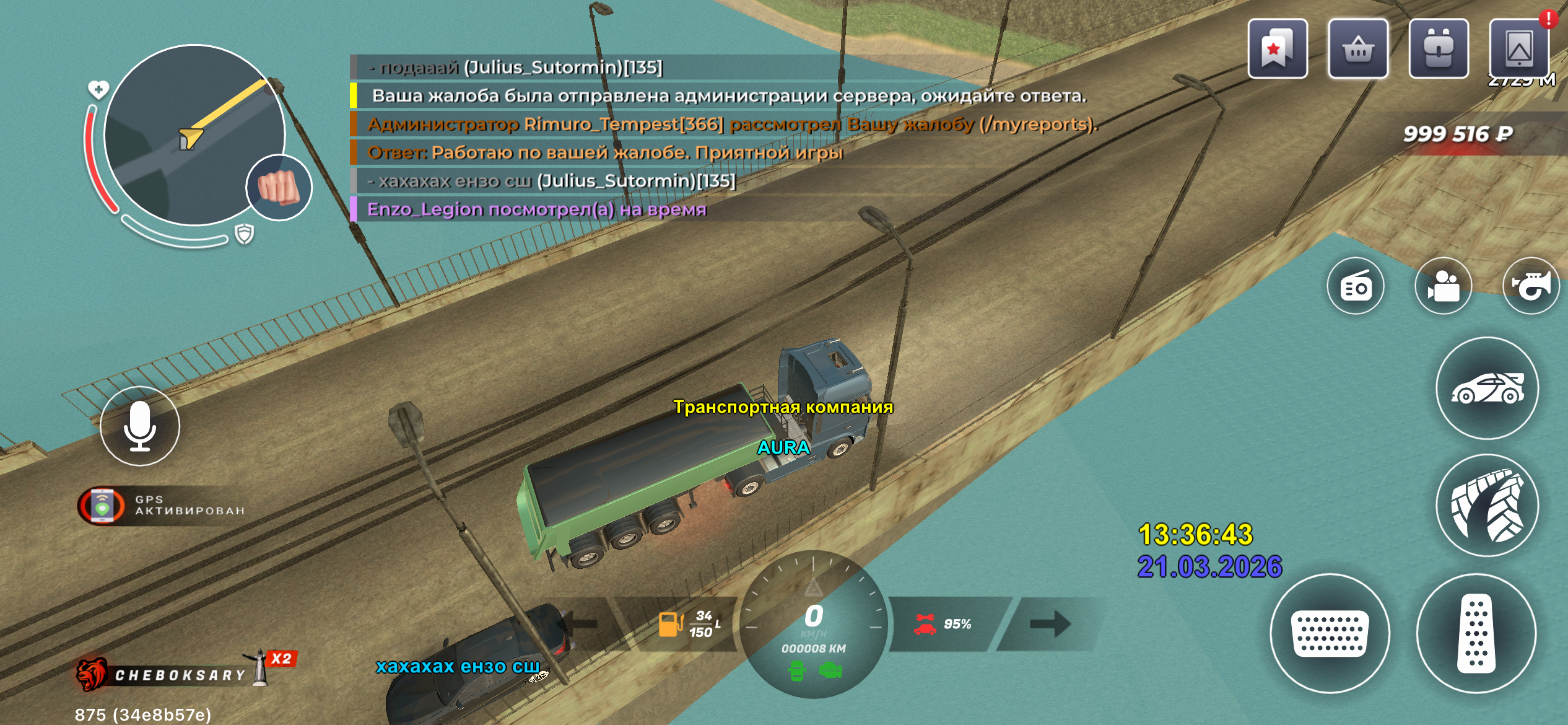Tap the tire tread button
This screenshot has width=1568, height=725.
(1487, 506)
